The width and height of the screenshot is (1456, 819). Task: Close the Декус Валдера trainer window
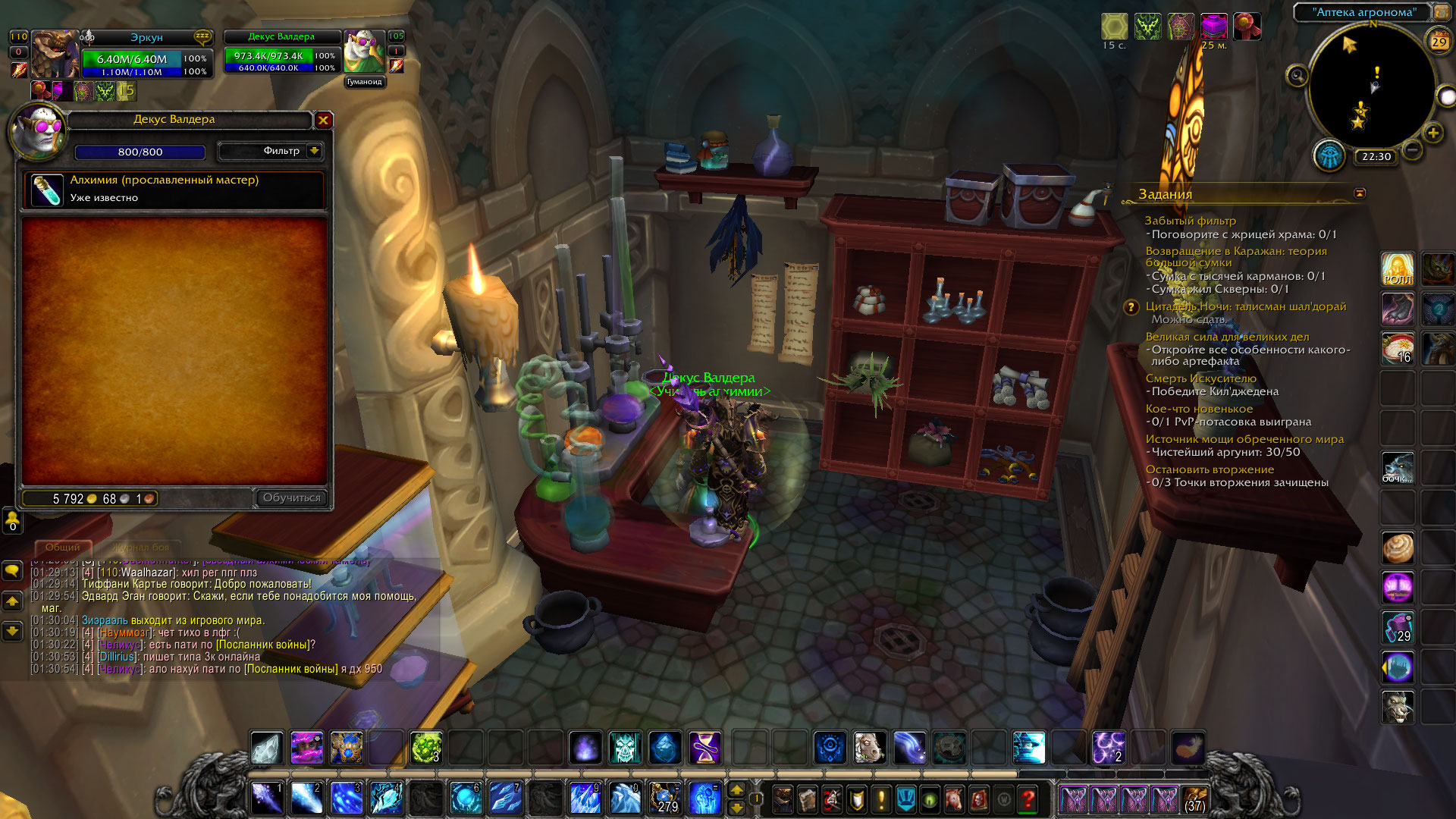pos(324,120)
